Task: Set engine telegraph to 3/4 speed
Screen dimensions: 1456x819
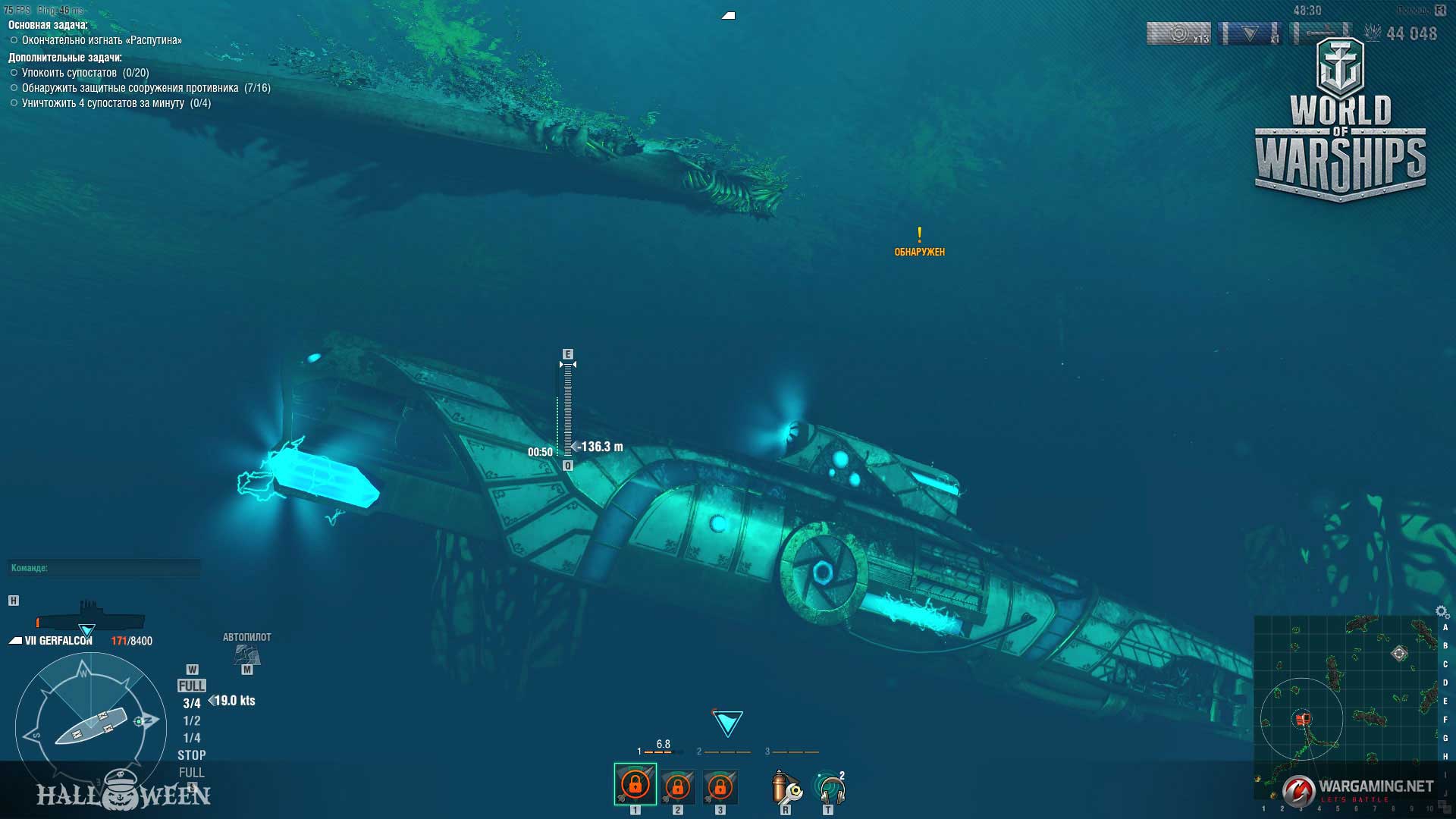Action: tap(192, 704)
